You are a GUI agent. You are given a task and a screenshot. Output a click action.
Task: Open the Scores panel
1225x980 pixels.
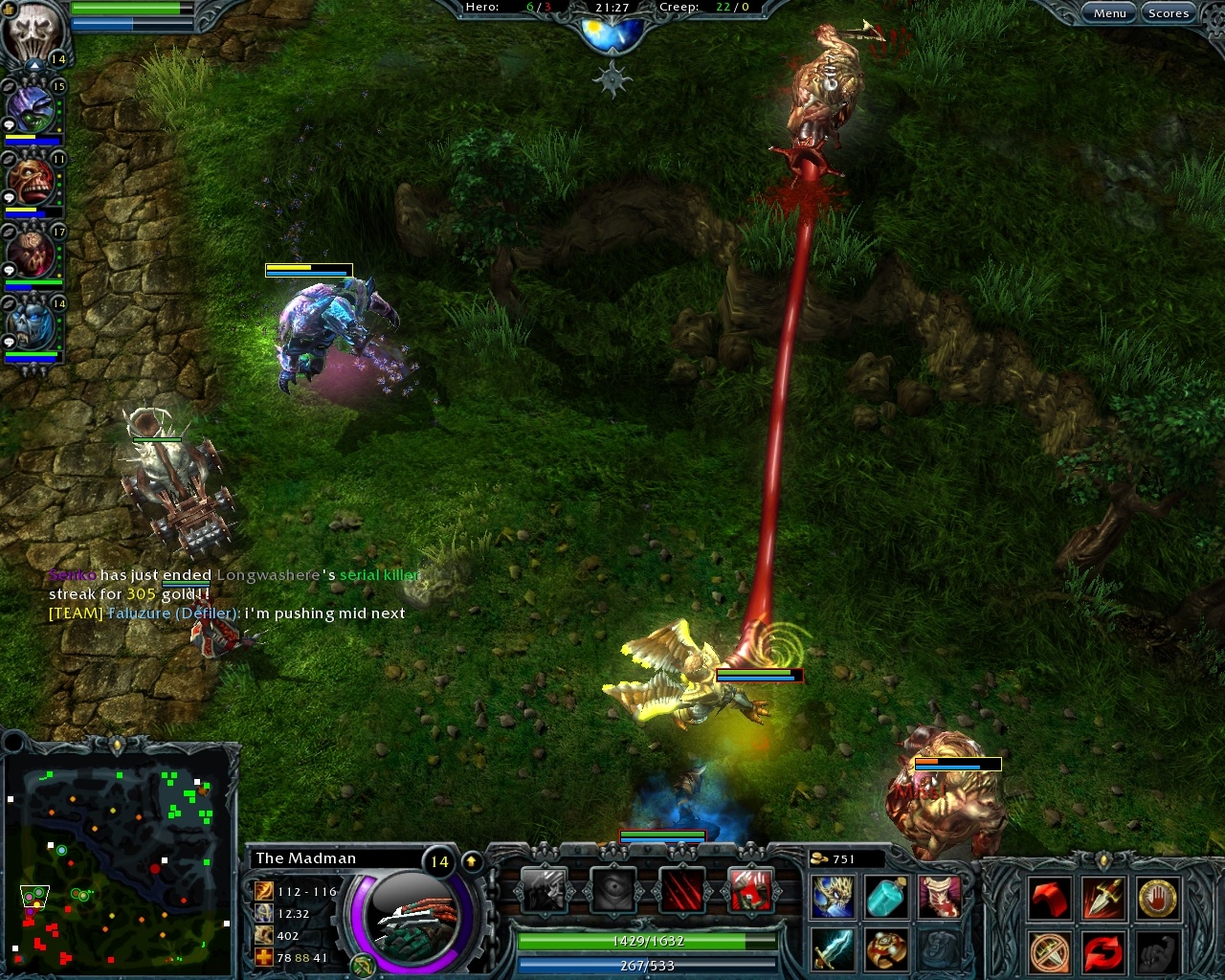[x=1169, y=12]
